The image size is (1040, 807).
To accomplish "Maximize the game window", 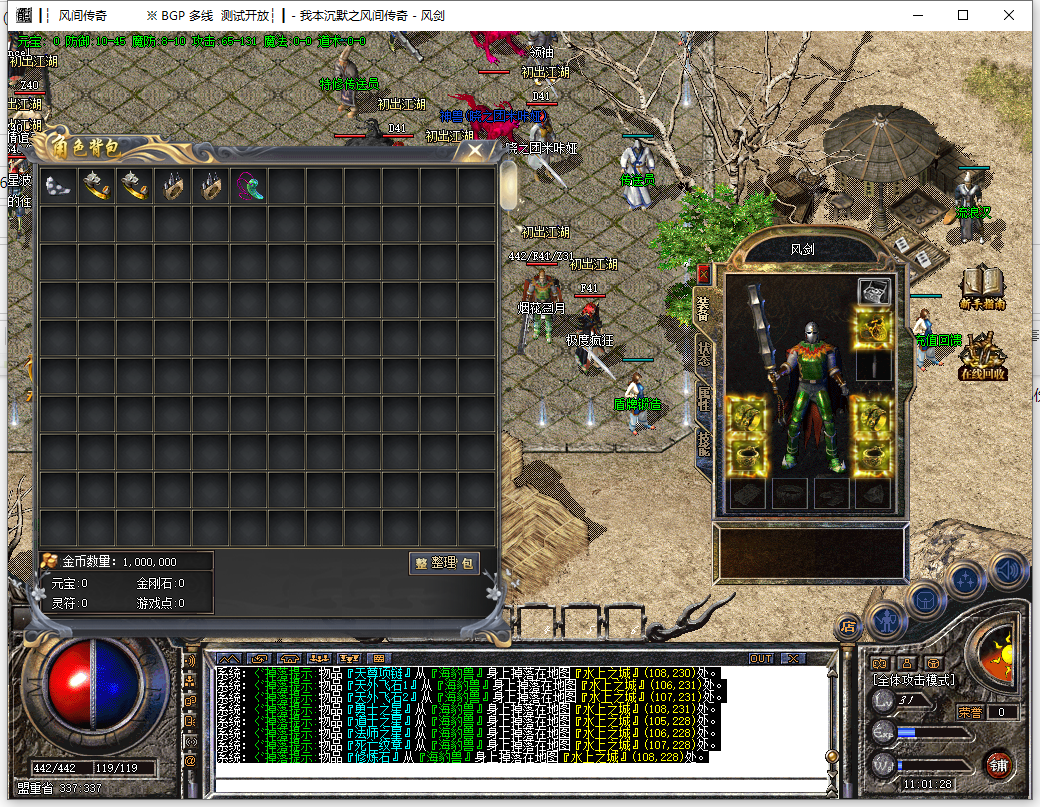I will (x=963, y=15).
